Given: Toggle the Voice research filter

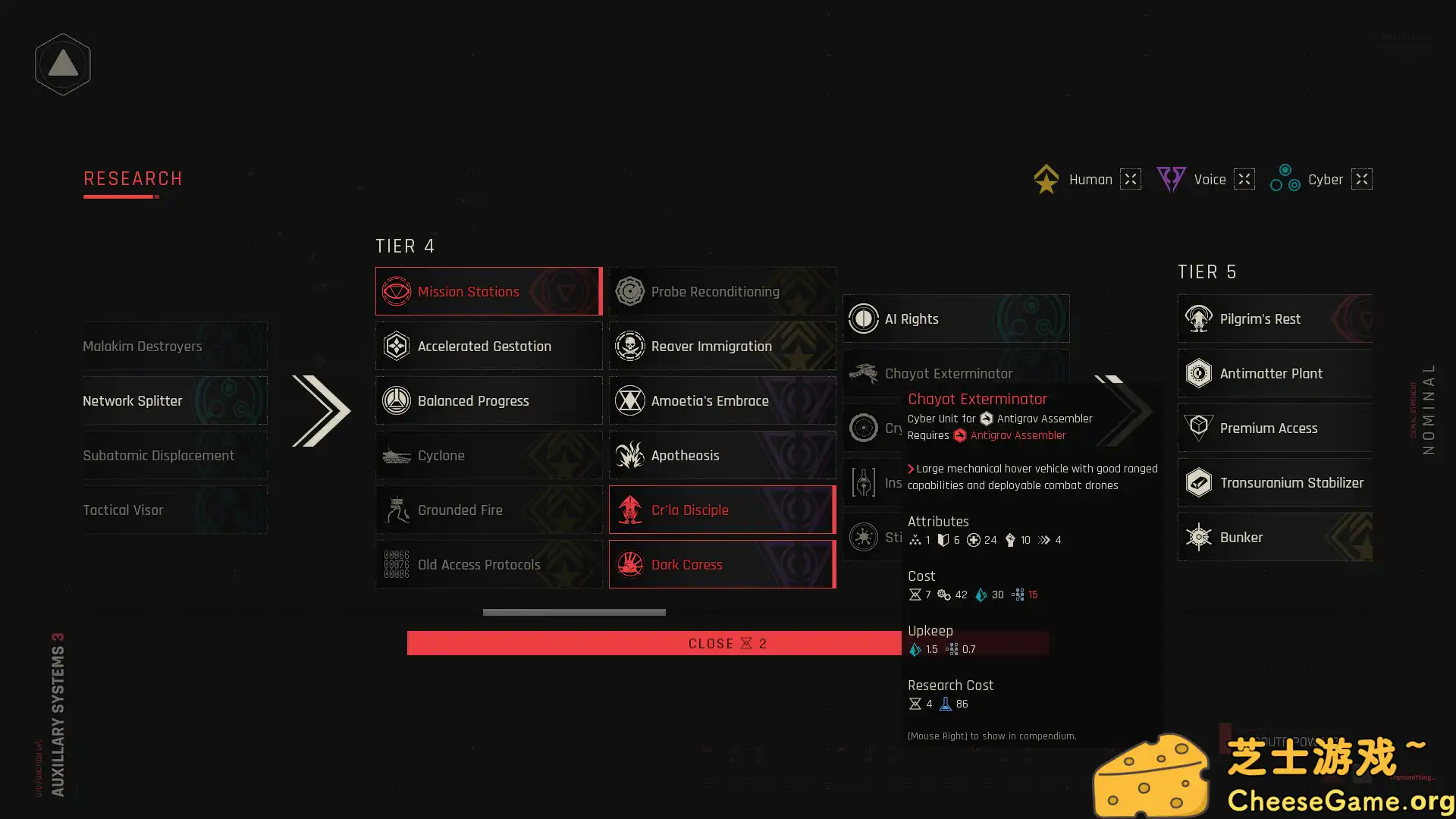Looking at the screenshot, I should click(1172, 179).
